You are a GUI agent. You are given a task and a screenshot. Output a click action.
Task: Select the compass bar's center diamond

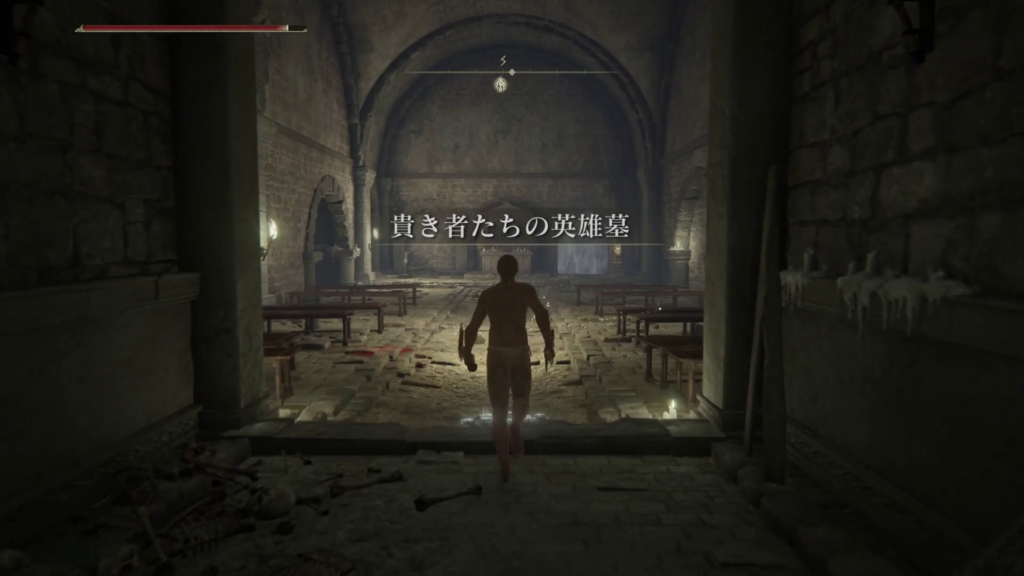point(511,72)
